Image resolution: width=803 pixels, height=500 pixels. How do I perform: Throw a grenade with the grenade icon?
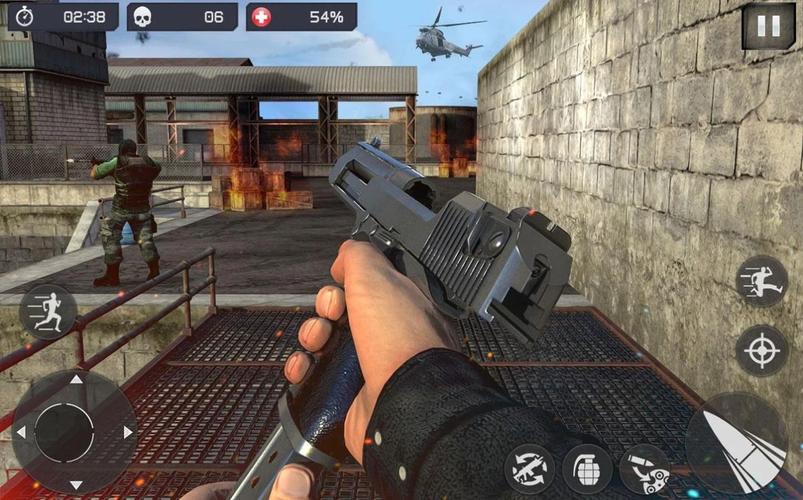(x=587, y=469)
